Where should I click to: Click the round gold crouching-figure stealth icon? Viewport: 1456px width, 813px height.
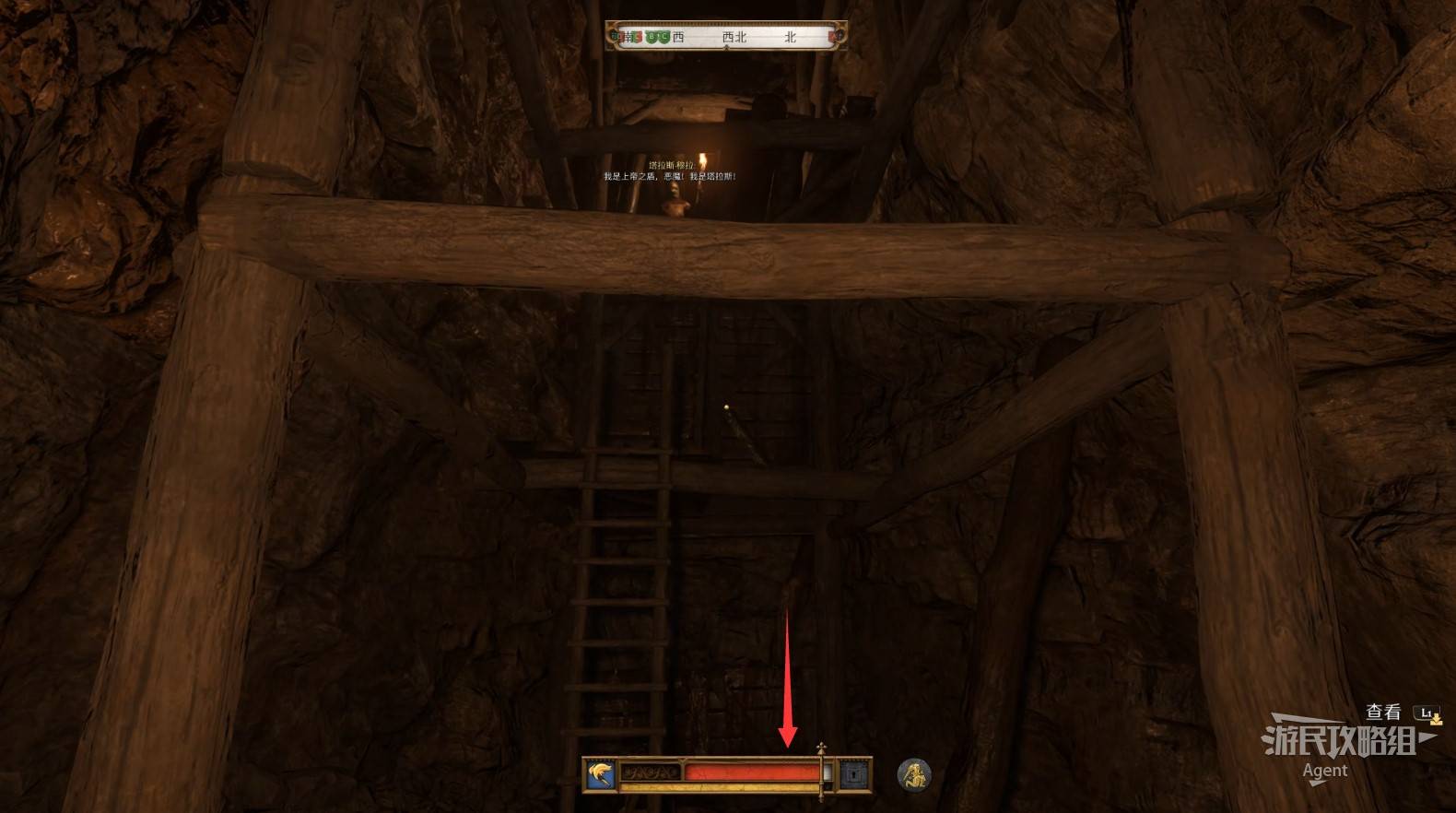914,775
